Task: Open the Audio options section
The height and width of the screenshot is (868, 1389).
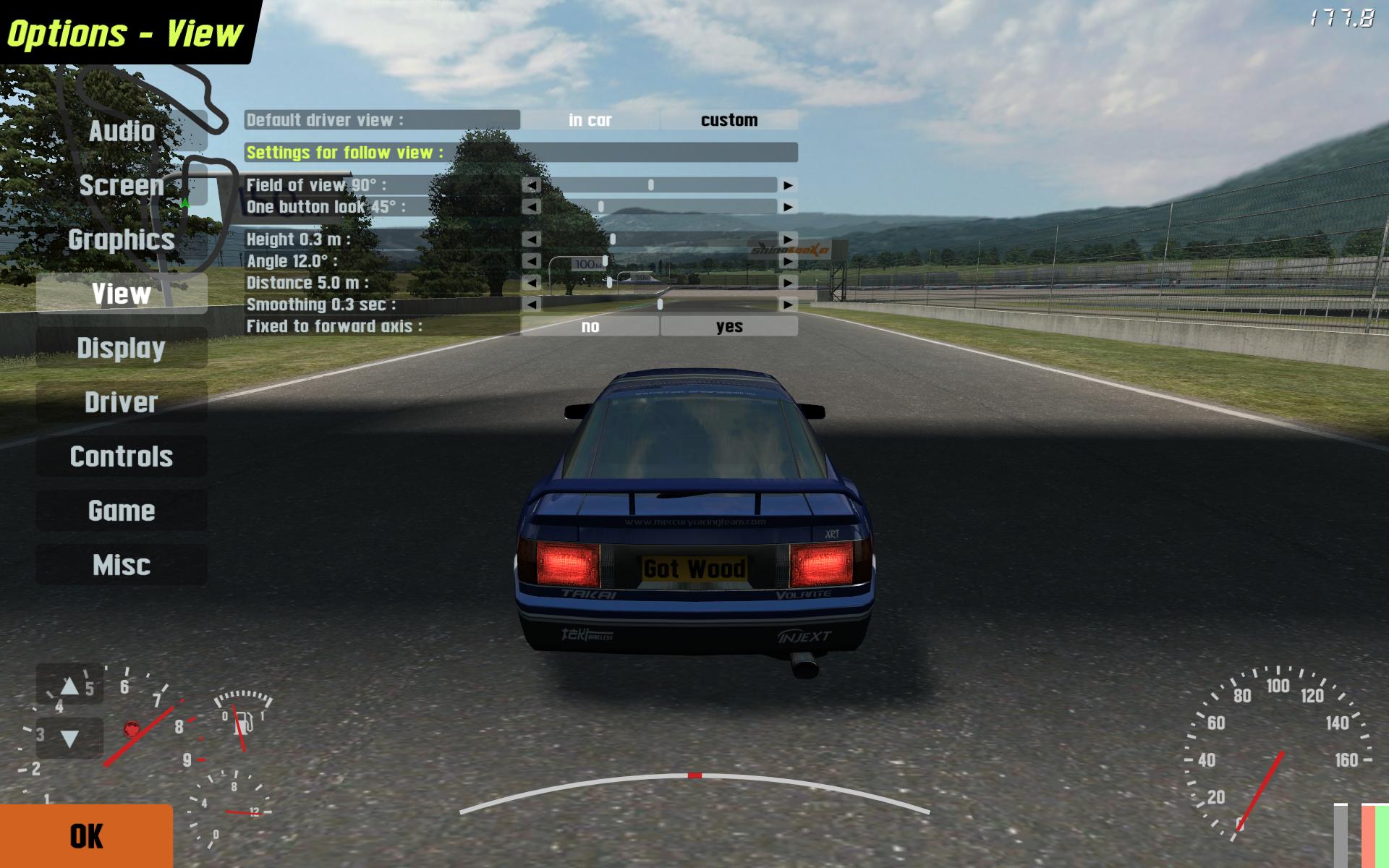Action: [x=122, y=131]
